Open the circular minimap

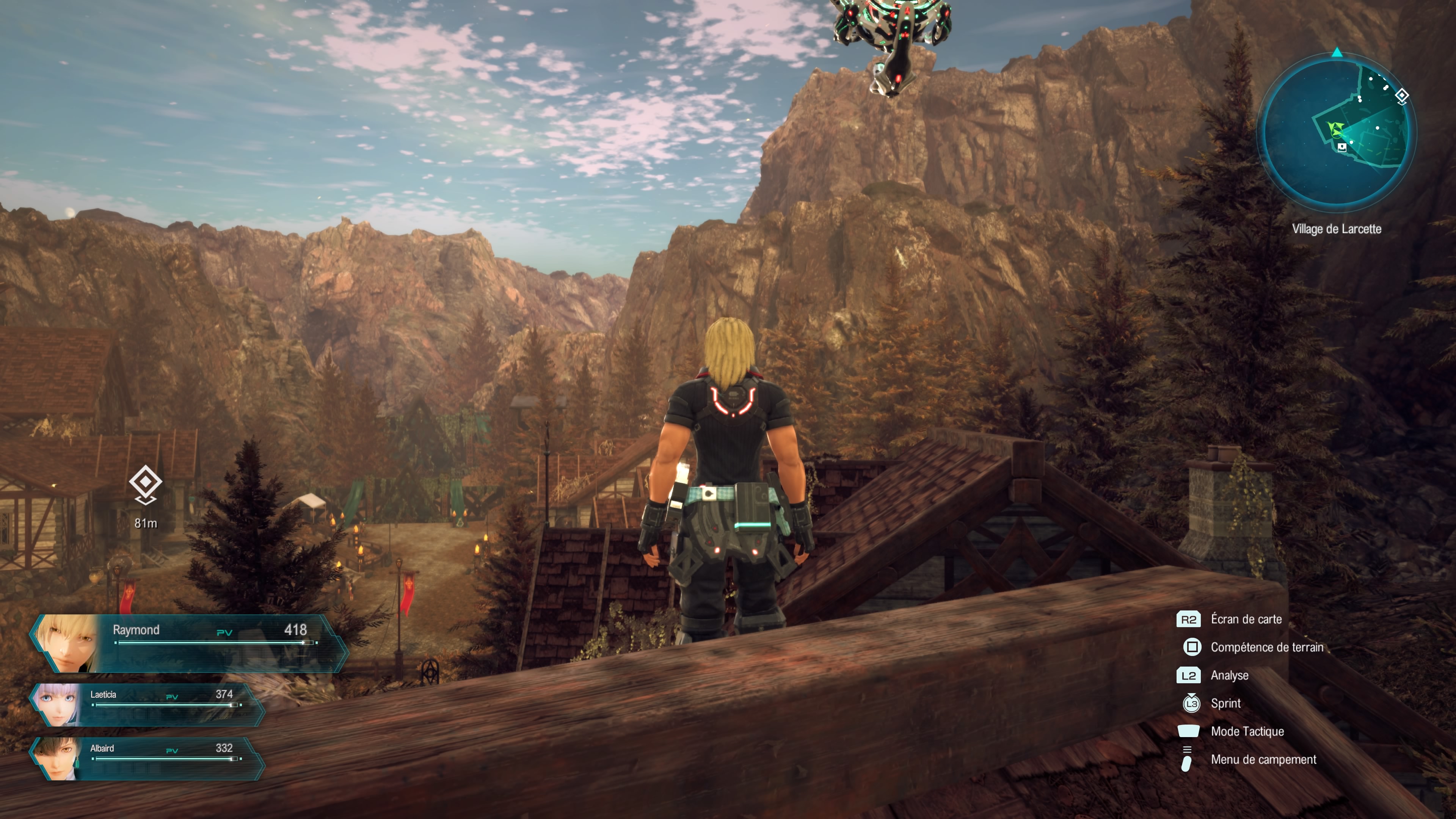(x=1336, y=131)
